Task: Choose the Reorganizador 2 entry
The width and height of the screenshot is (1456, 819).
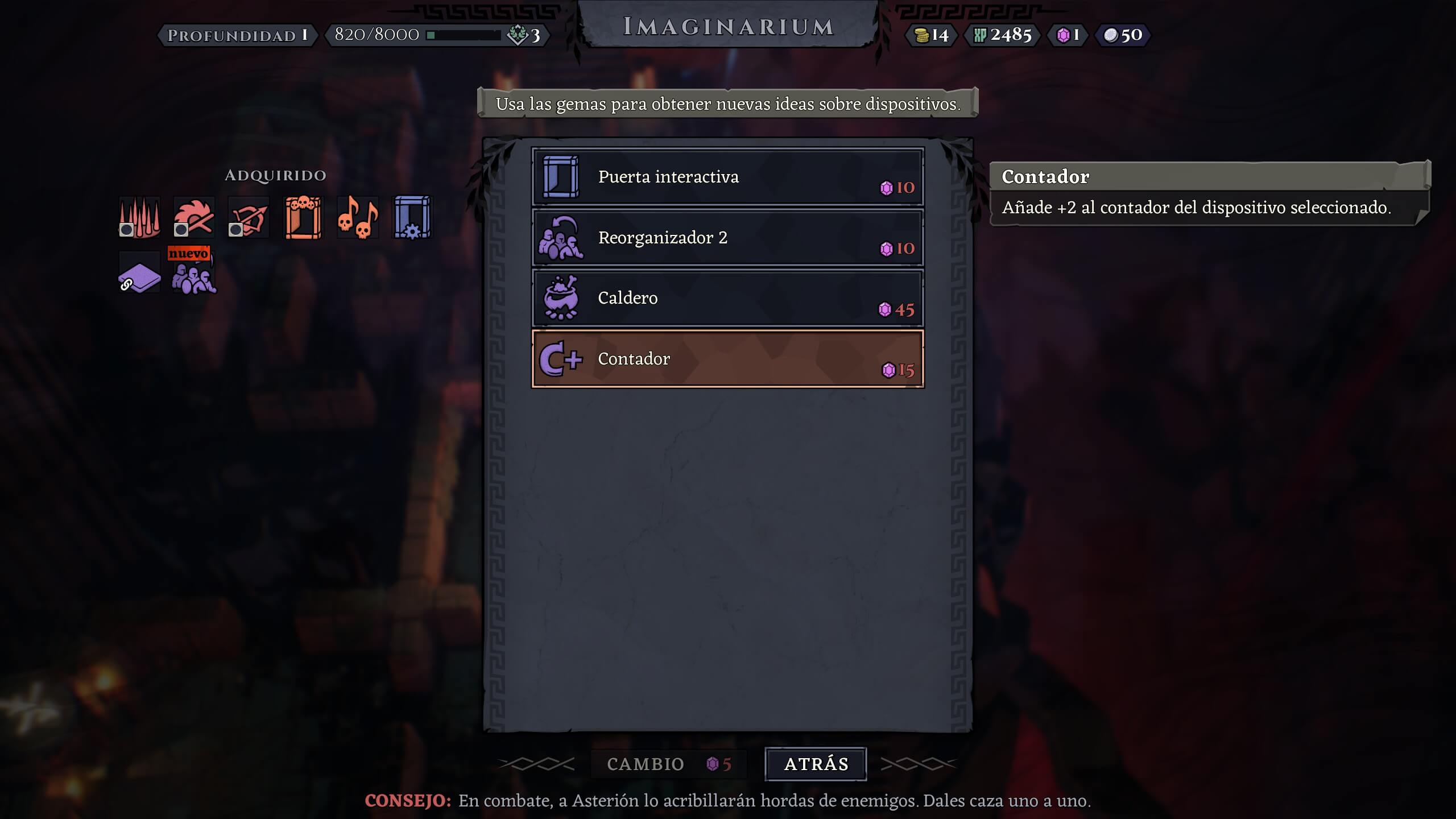Action: (x=727, y=238)
